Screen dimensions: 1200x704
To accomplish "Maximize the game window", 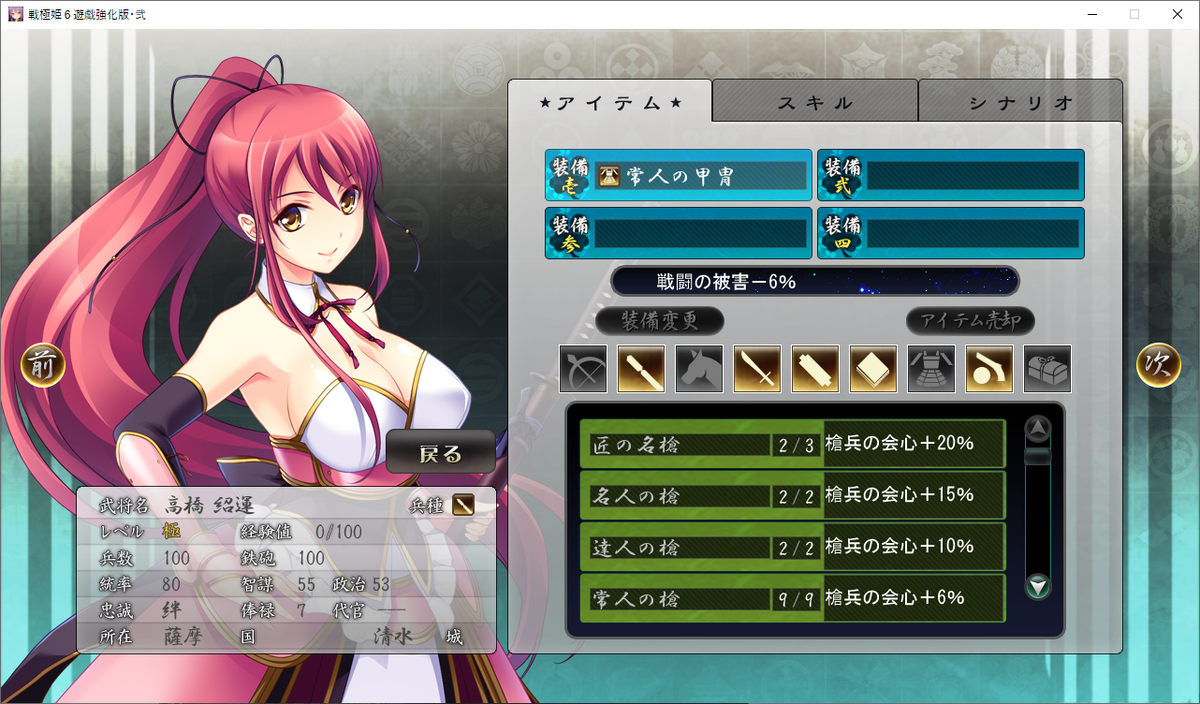I will point(1134,14).
